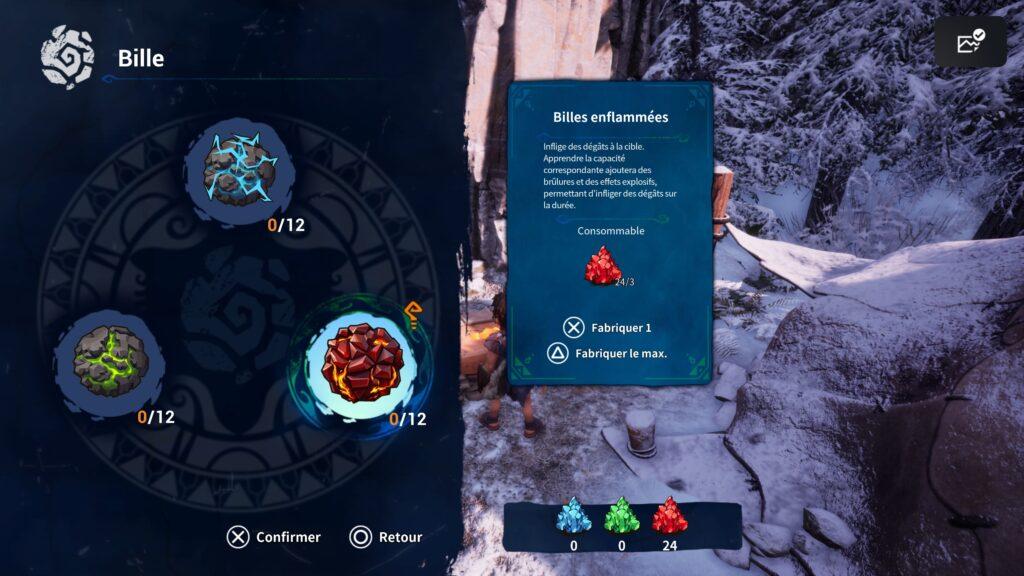Select the green crystal resource icon
The image size is (1024, 576).
[x=622, y=515]
